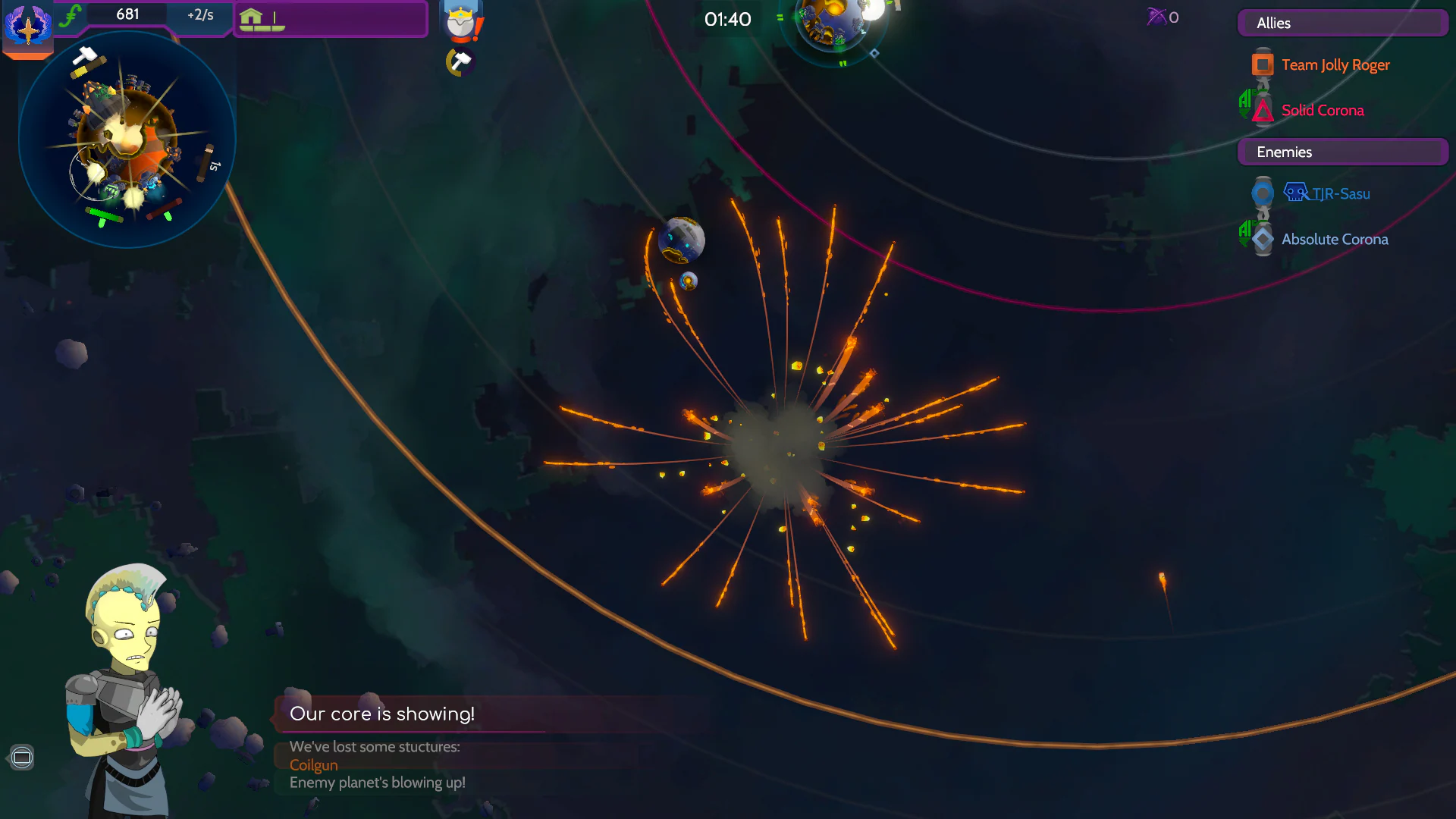Open the hammer build menu below the portrait

pos(460,61)
